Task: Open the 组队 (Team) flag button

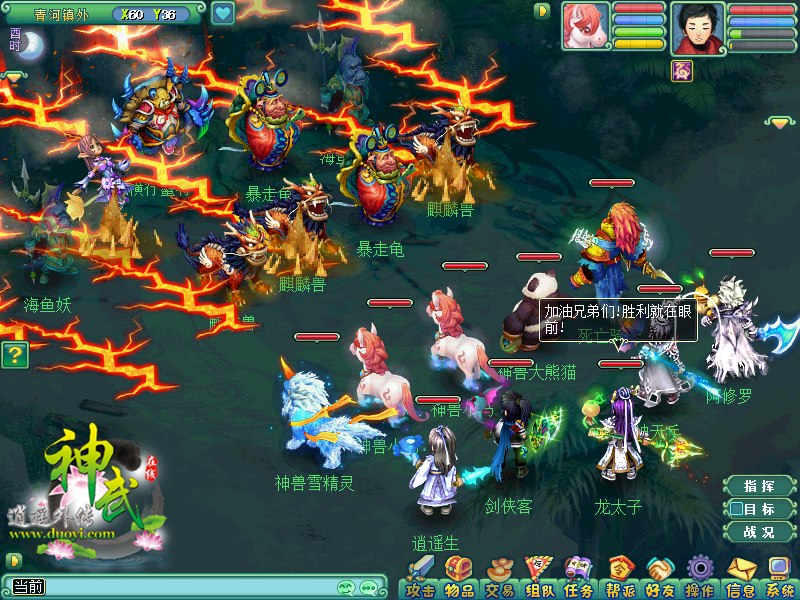Action: (540, 578)
